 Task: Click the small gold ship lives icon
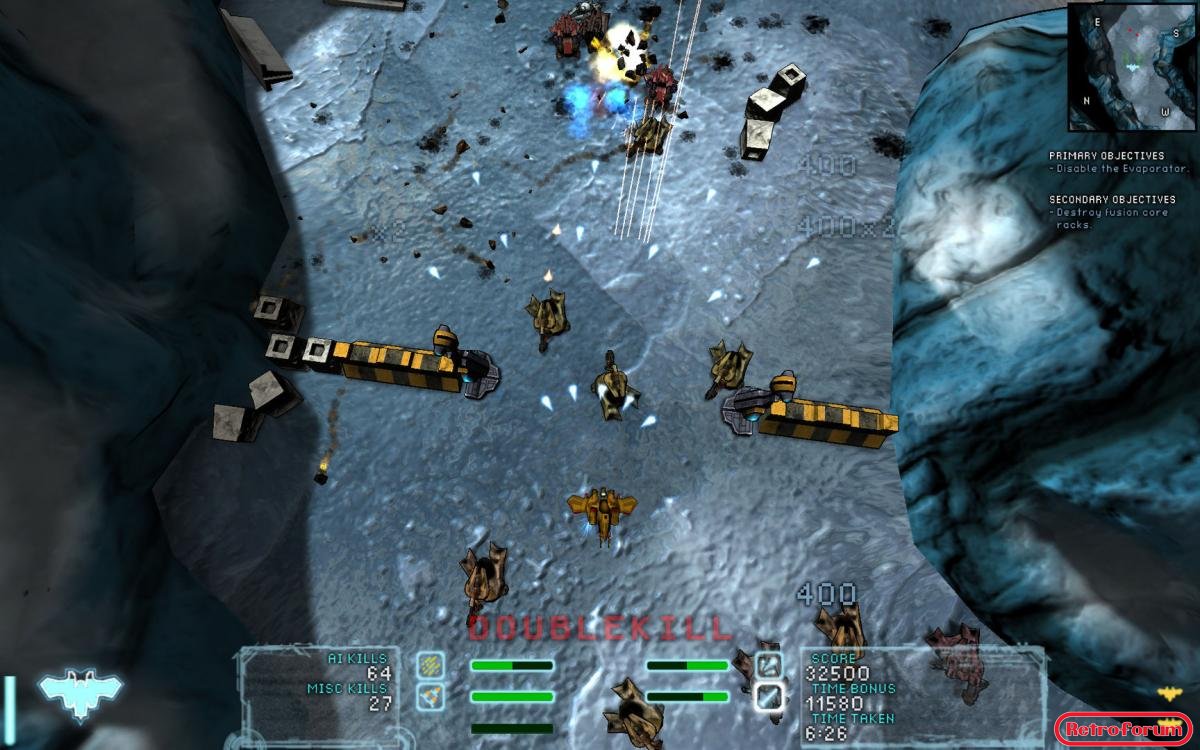click(1168, 693)
